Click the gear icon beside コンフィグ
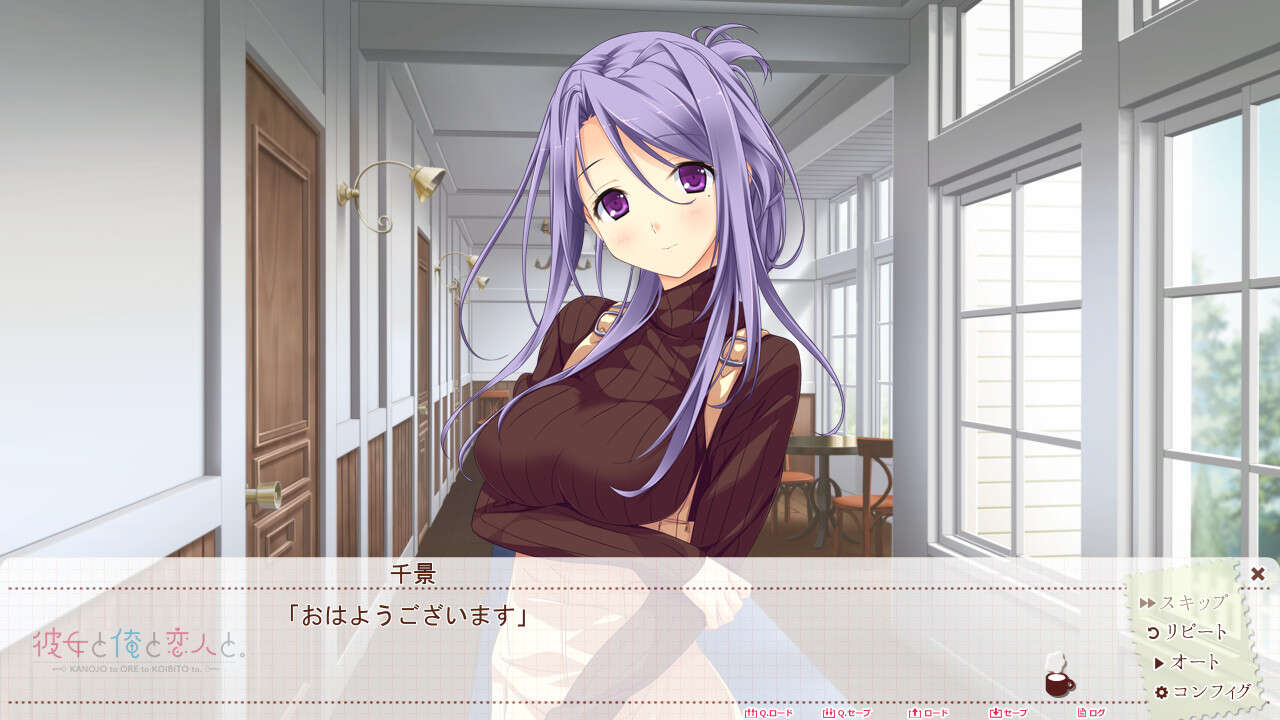 pyautogui.click(x=1161, y=689)
